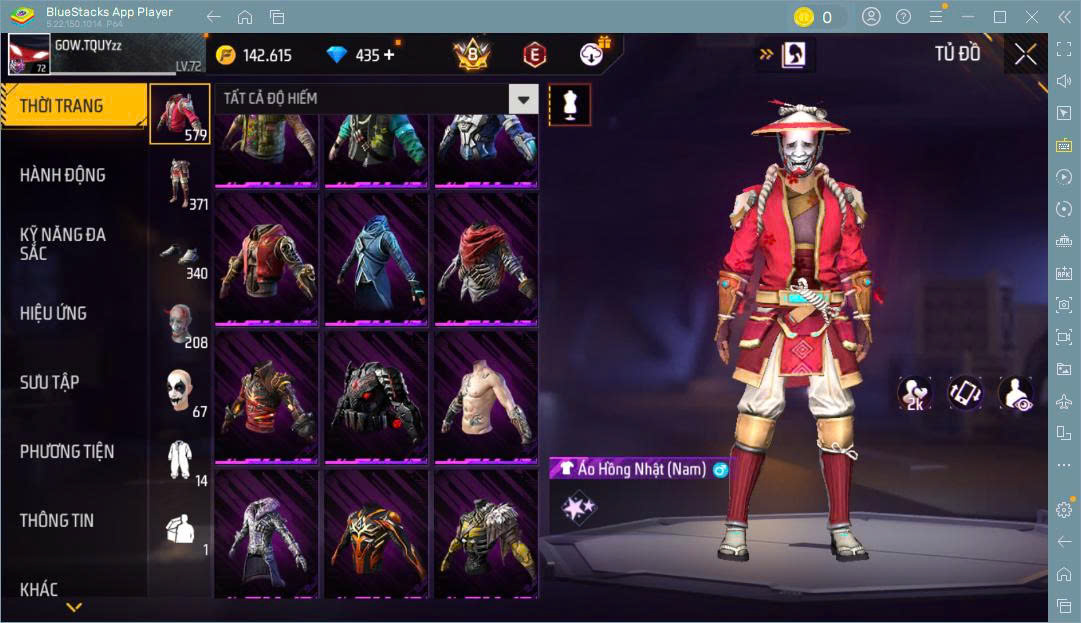Select the tattooed shirtless torso item
Image resolution: width=1081 pixels, height=623 pixels.
[x=485, y=397]
